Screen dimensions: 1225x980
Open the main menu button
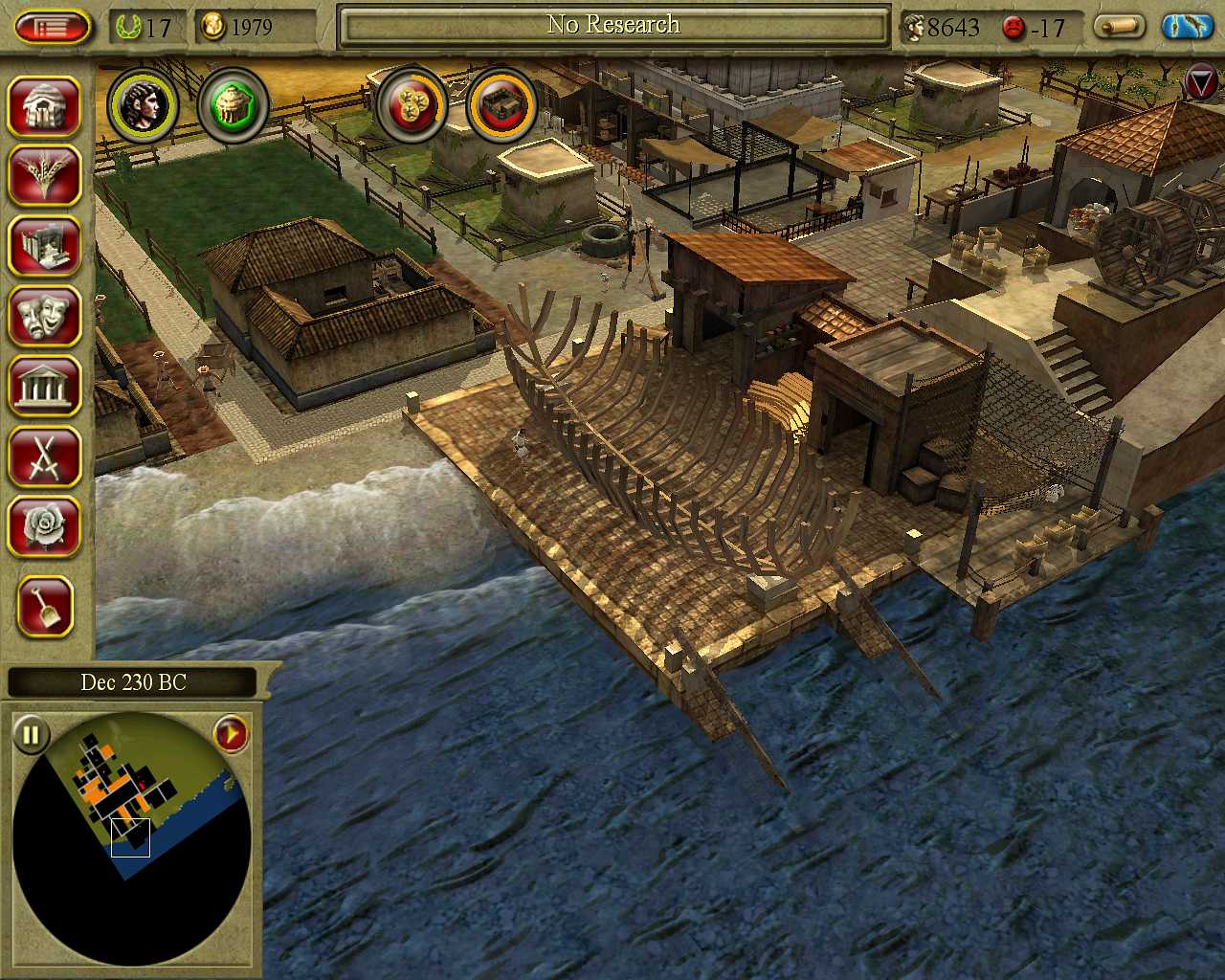coord(53,26)
